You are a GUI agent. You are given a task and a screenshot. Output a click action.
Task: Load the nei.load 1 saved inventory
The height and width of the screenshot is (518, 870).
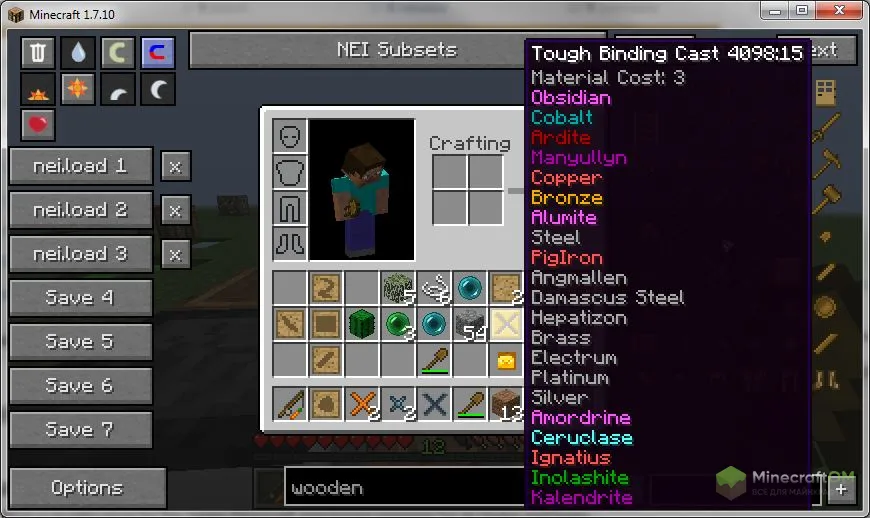tap(80, 166)
